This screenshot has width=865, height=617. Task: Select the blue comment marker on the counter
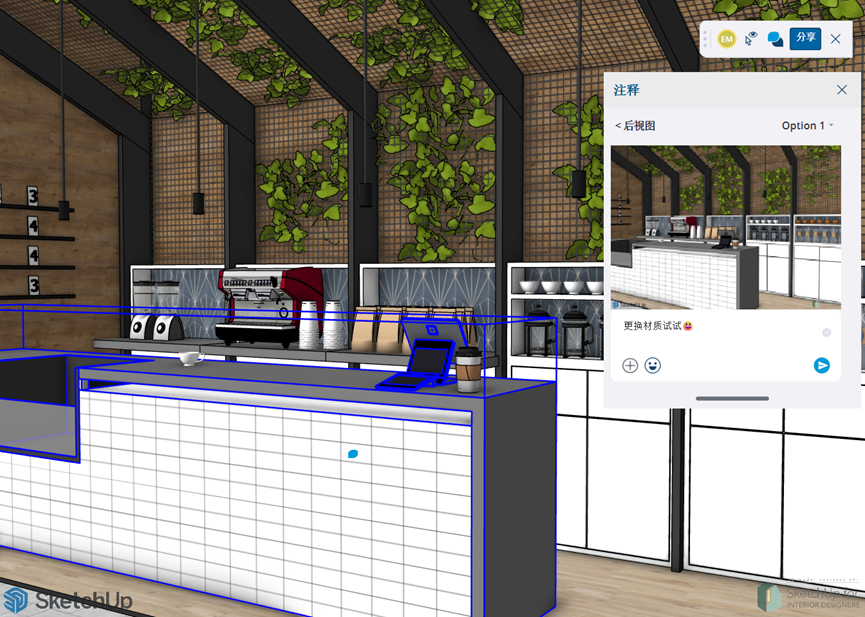(x=353, y=454)
